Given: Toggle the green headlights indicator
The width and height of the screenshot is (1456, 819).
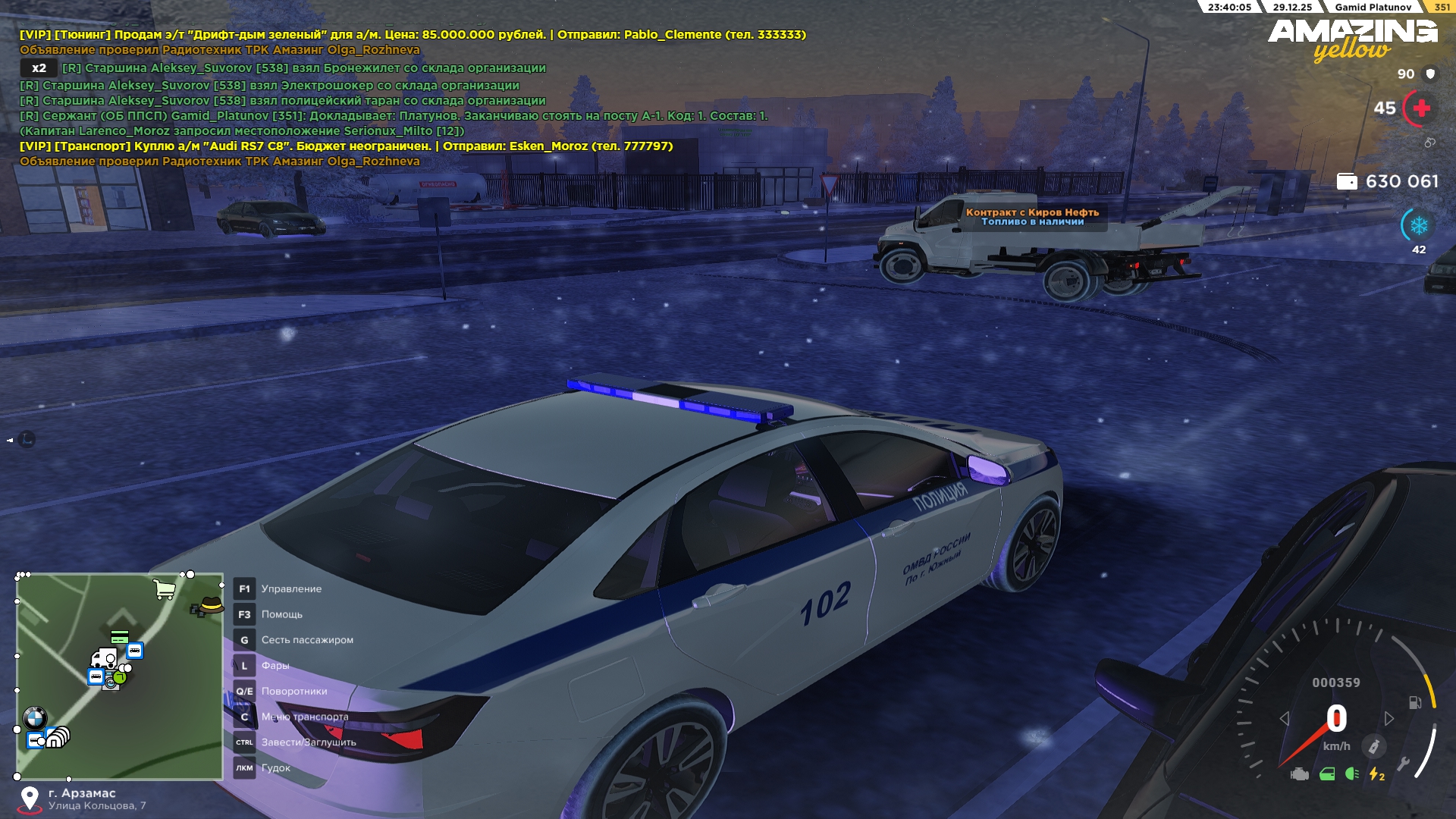Looking at the screenshot, I should [1351, 774].
